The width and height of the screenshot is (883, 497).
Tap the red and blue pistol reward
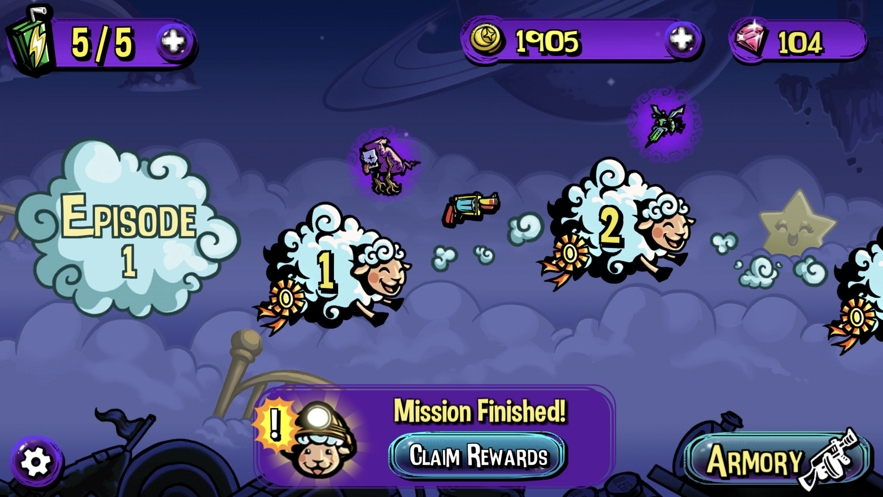point(470,209)
